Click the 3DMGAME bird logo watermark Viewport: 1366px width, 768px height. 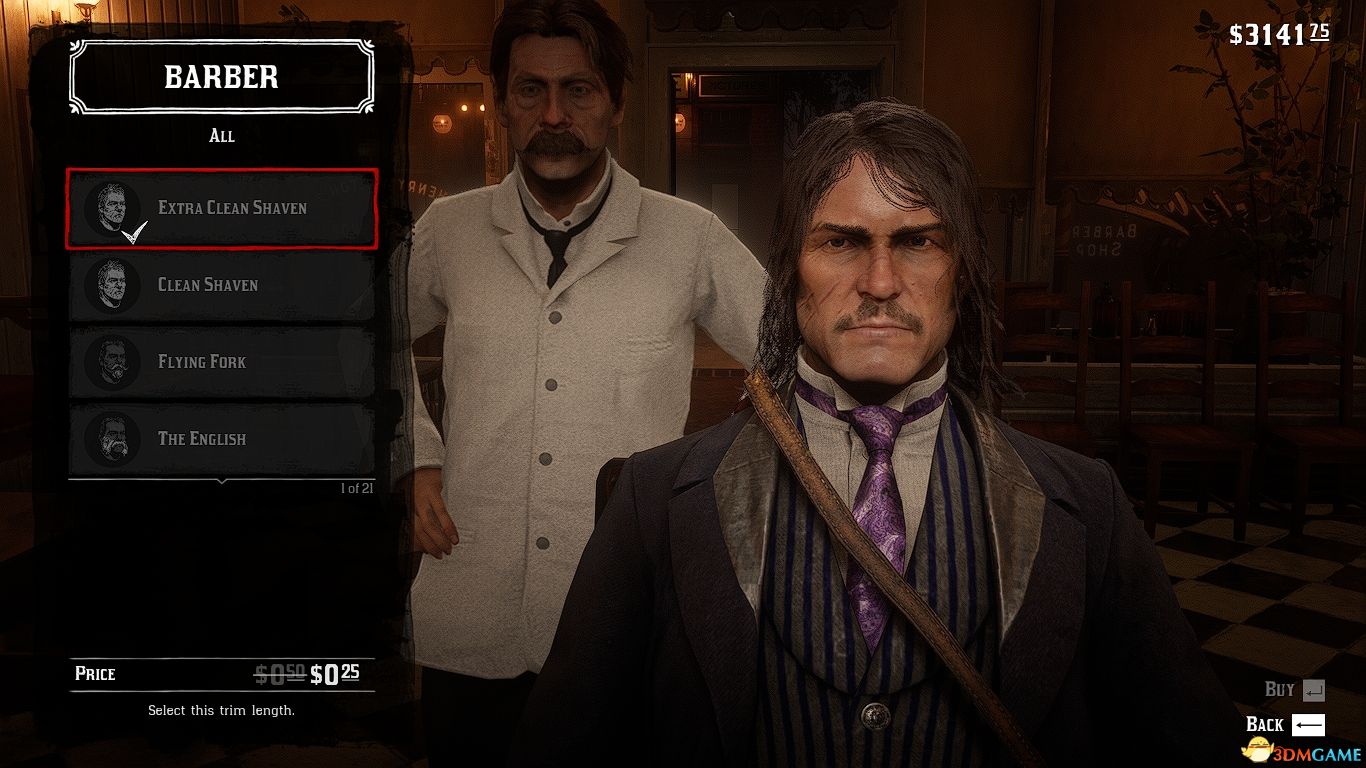point(1258,750)
